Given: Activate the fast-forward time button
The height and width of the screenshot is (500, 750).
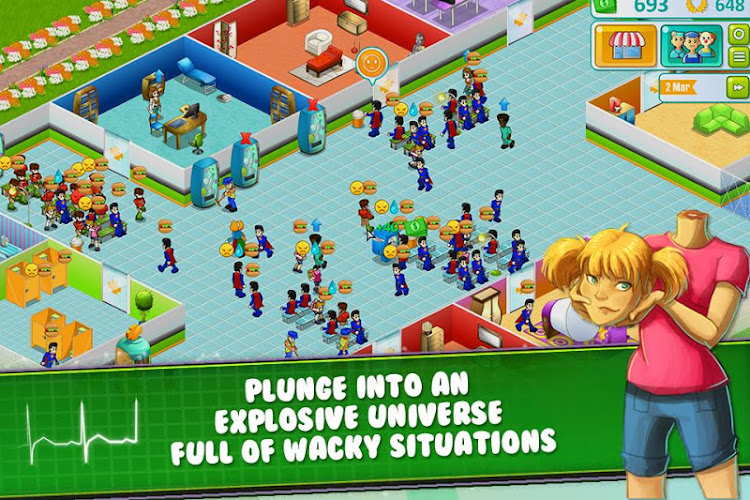Looking at the screenshot, I should [x=739, y=85].
